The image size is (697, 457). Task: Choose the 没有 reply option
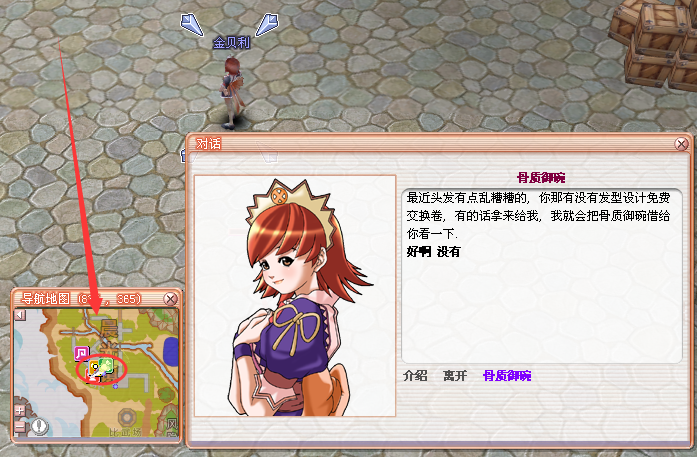[x=448, y=252]
